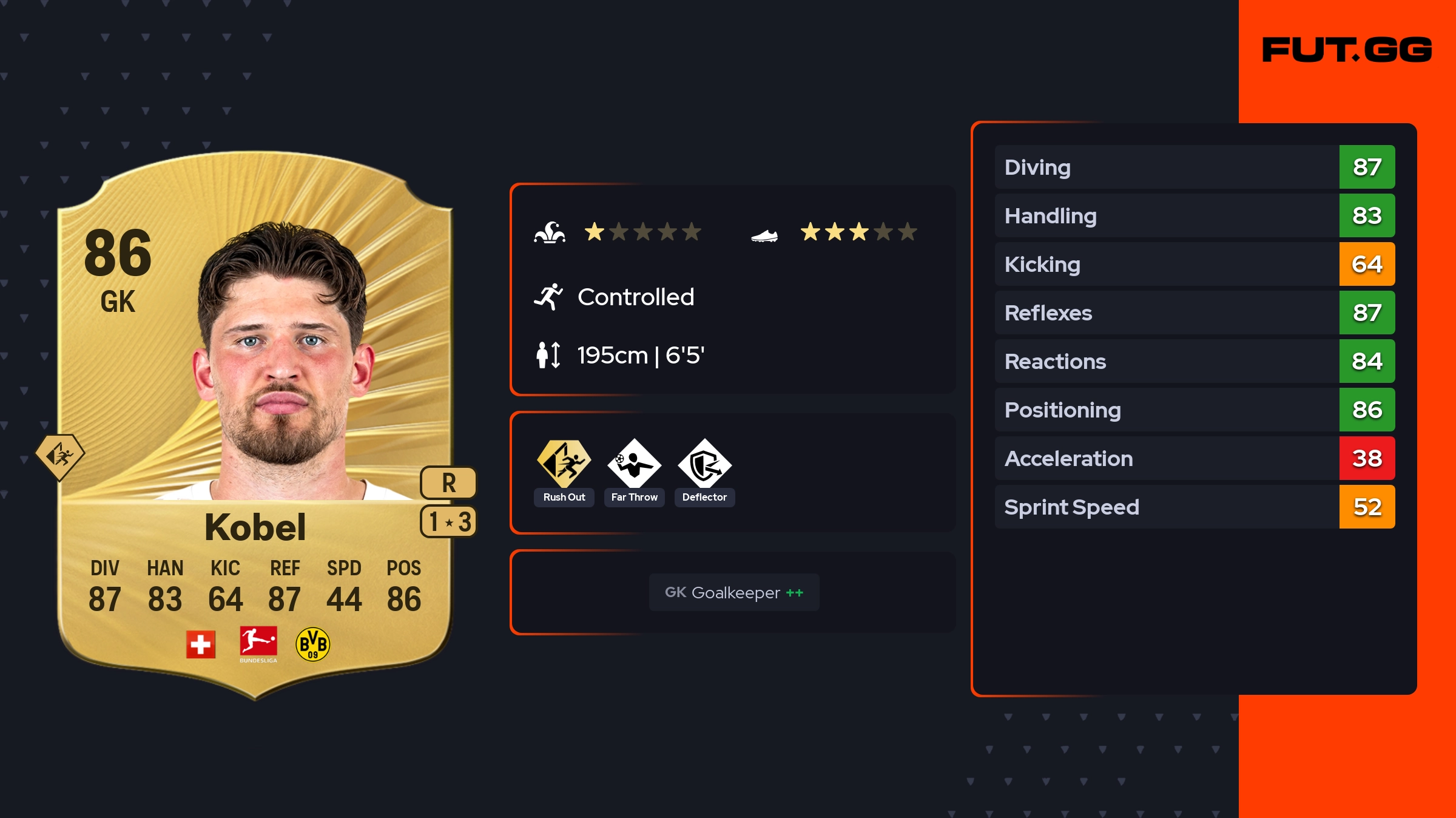Select the Reactions stat row
Screen dimensions: 1456x818
click(x=1194, y=361)
